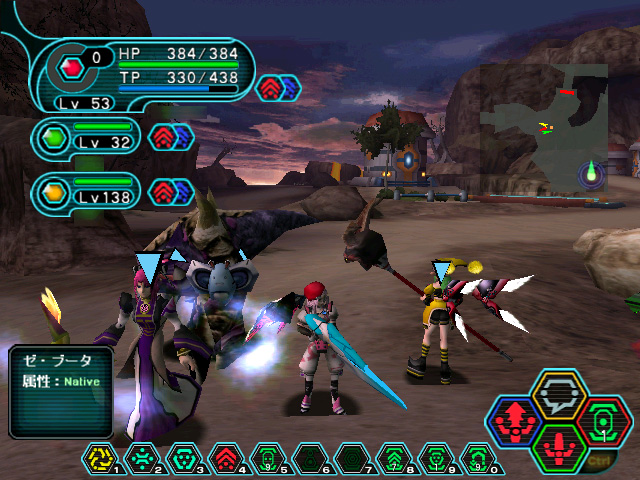
Task: Click the green party member's section ID hexagon
Action: (54, 137)
